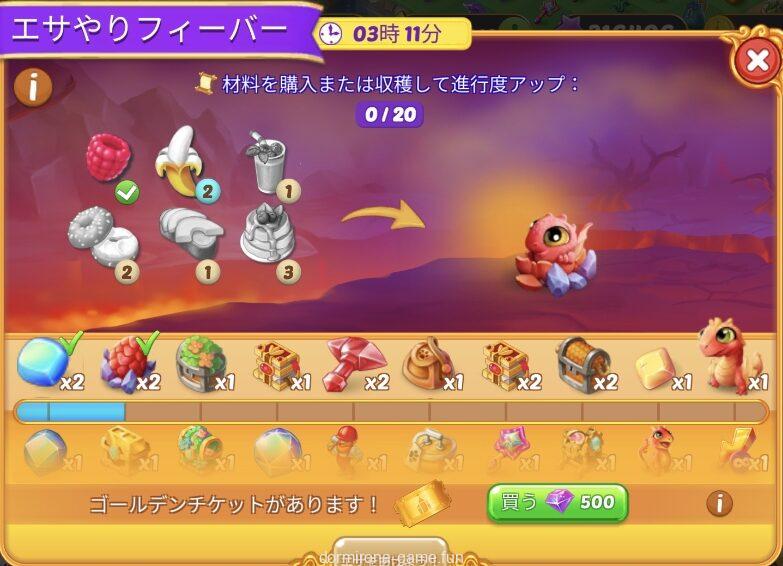The width and height of the screenshot is (783, 566).
Task: Show golden ticket info details
Action: 719,503
